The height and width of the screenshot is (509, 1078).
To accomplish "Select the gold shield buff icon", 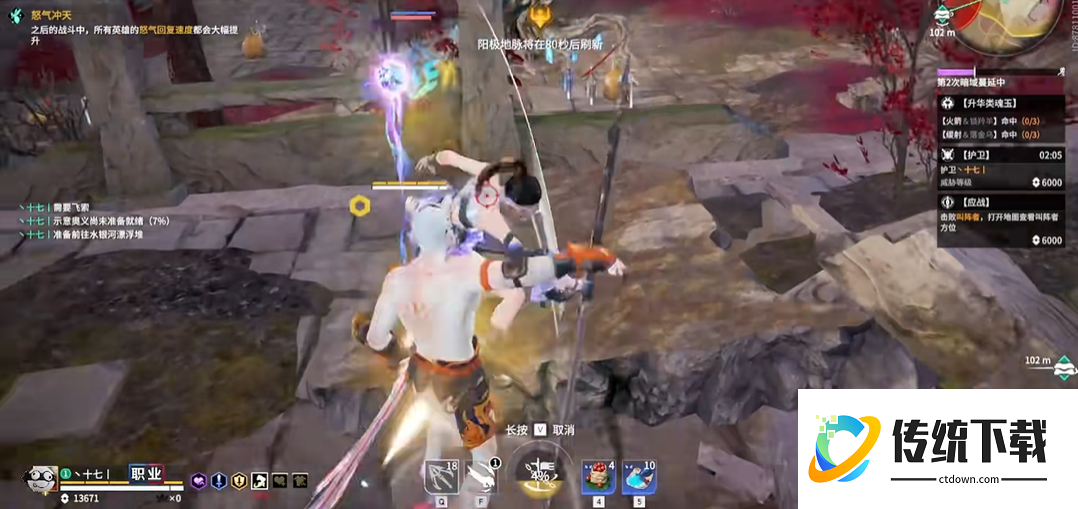I will tap(239, 481).
